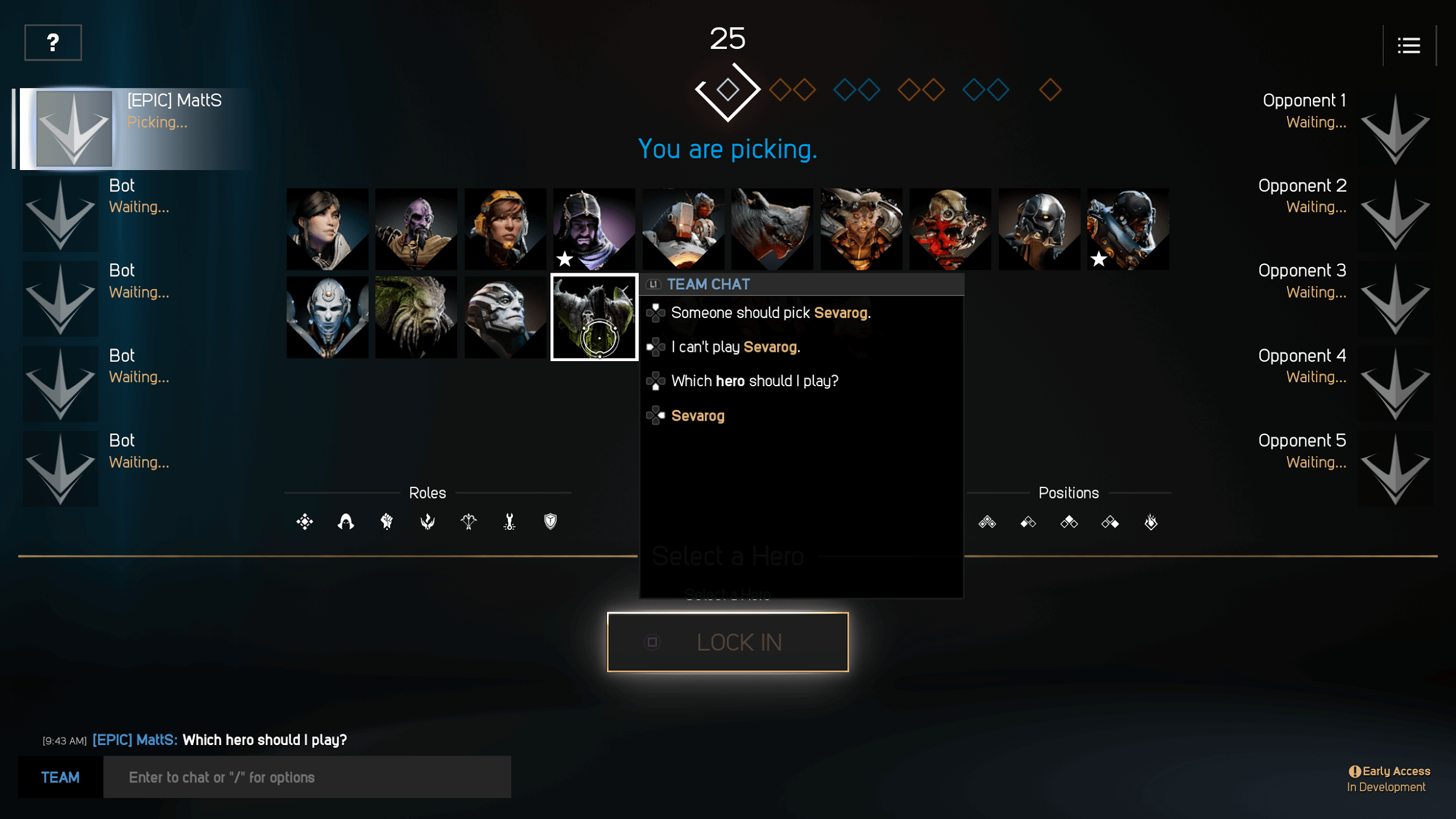The image size is (1456, 819).
Task: Toggle the favorite star on the hooded hero portrait
Action: [x=565, y=260]
